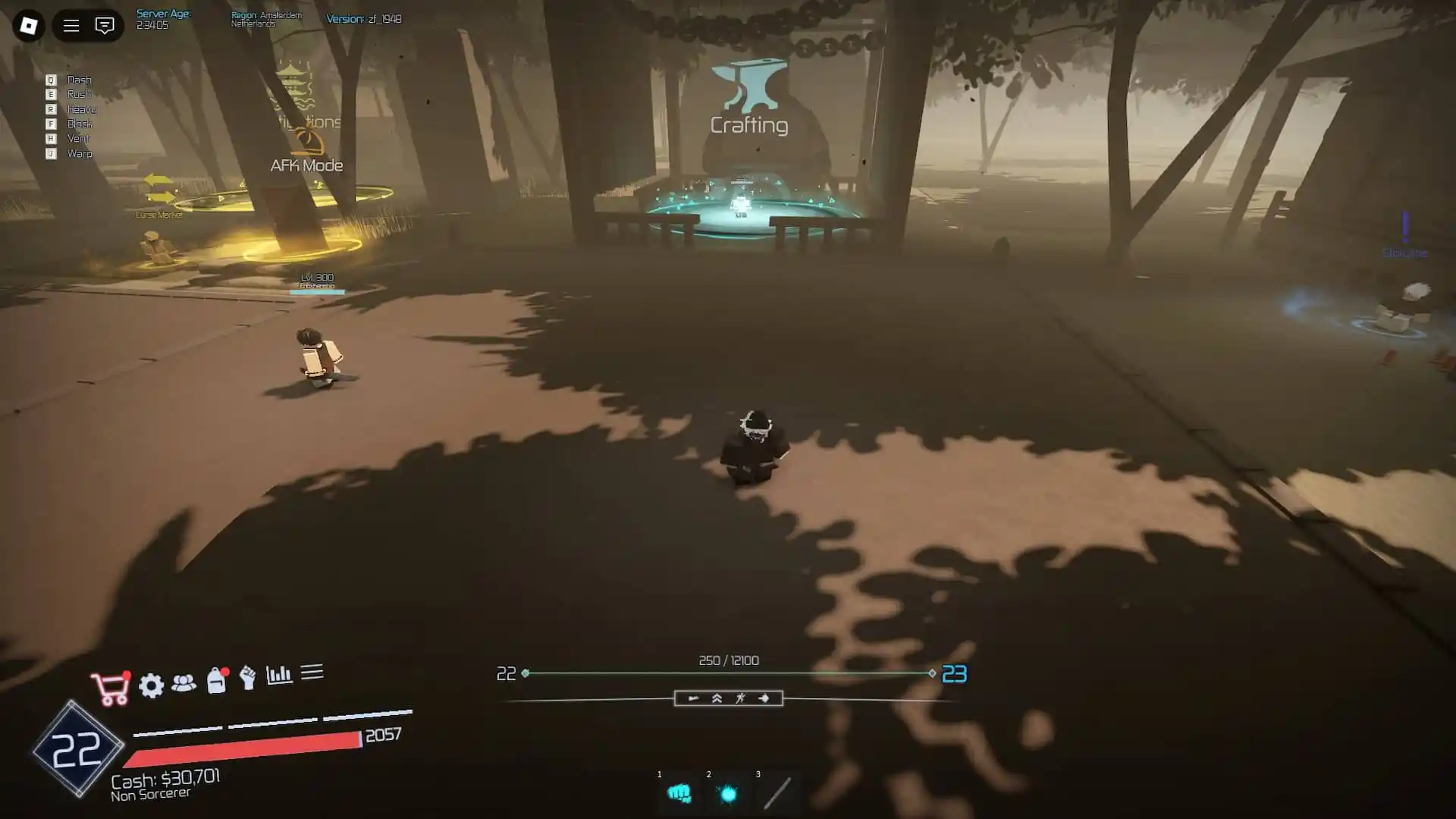1456x819 pixels.
Task: Open the Roblox chat window
Action: (x=105, y=26)
